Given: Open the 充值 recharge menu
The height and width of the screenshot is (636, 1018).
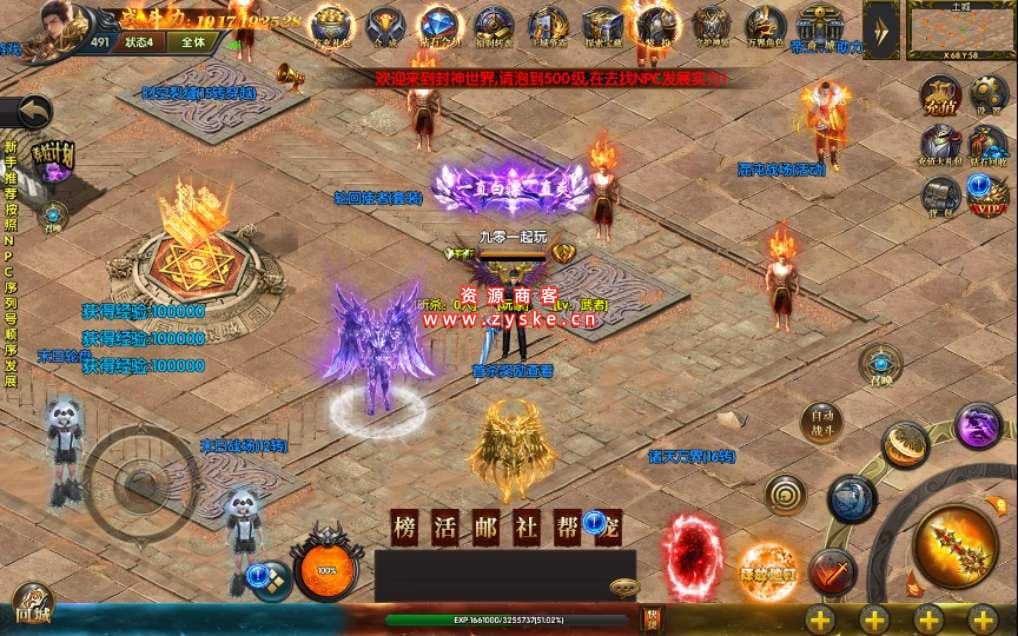Looking at the screenshot, I should pos(940,94).
